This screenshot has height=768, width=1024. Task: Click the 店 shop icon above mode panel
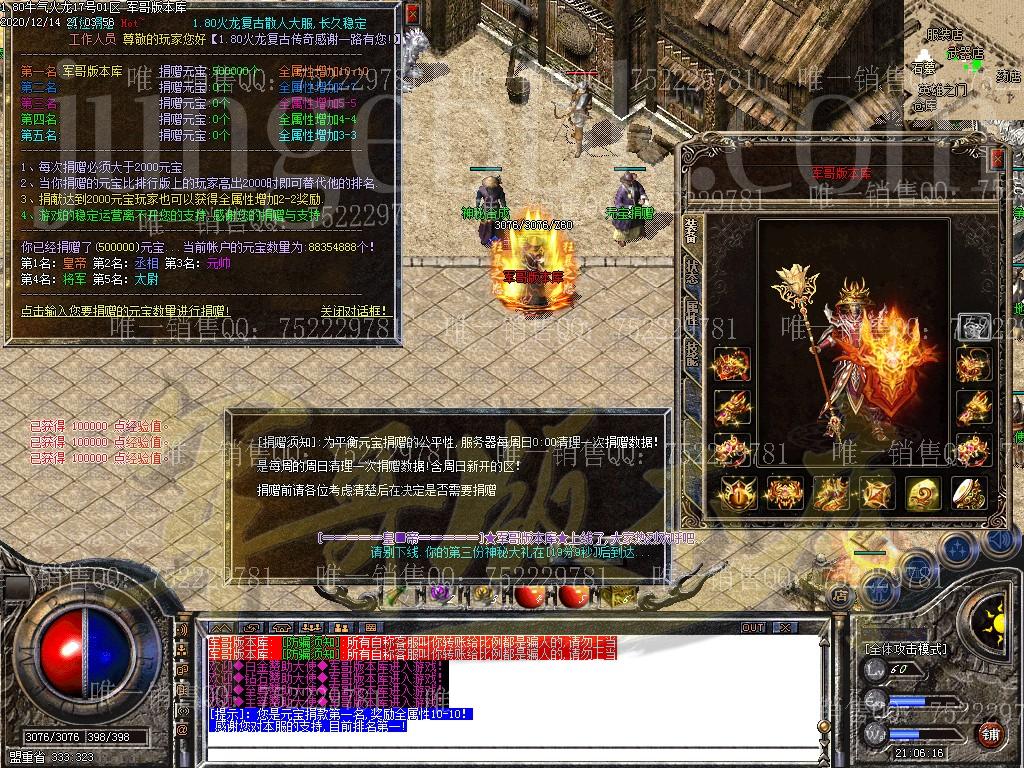(840, 596)
